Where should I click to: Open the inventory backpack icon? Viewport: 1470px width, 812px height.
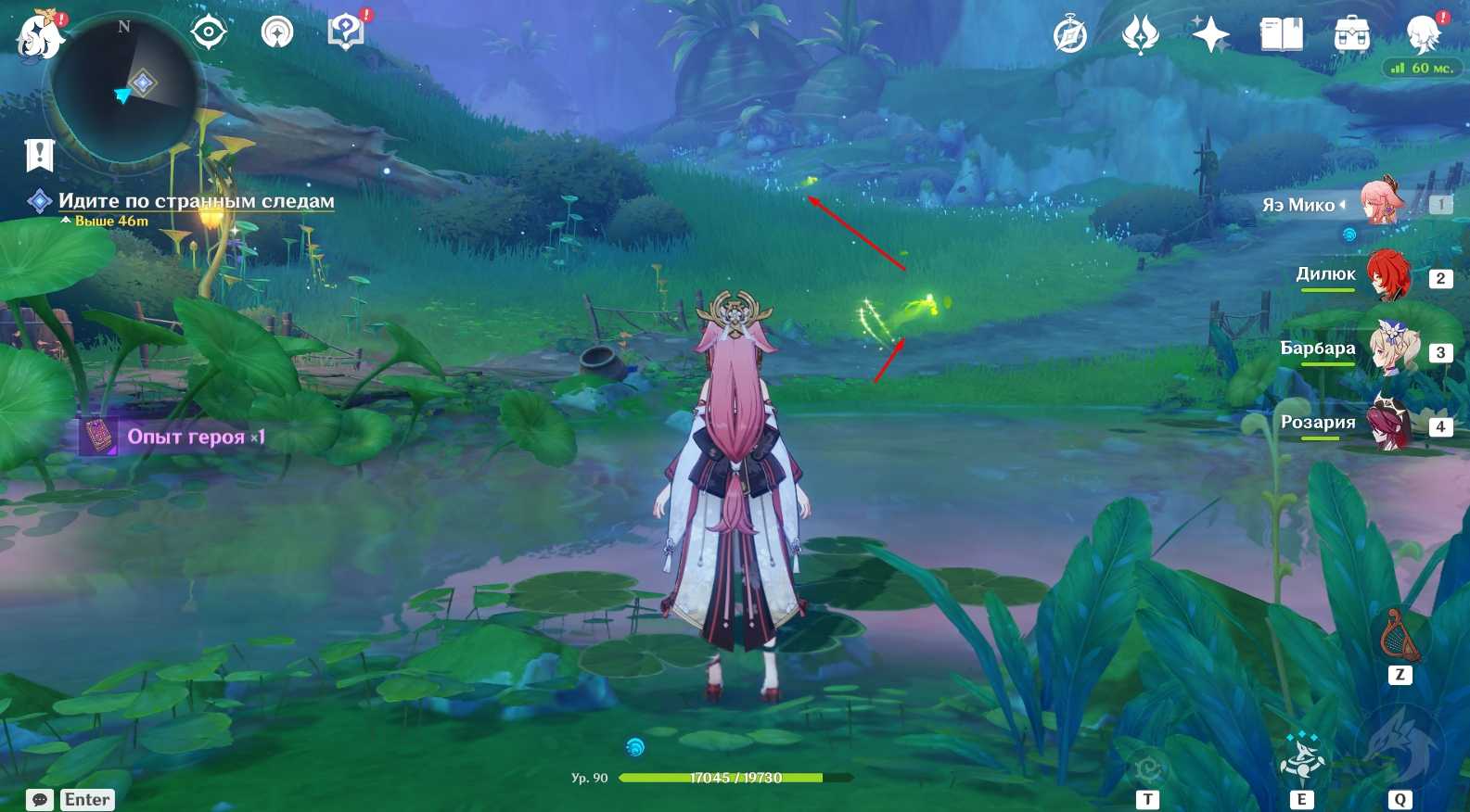1351,36
